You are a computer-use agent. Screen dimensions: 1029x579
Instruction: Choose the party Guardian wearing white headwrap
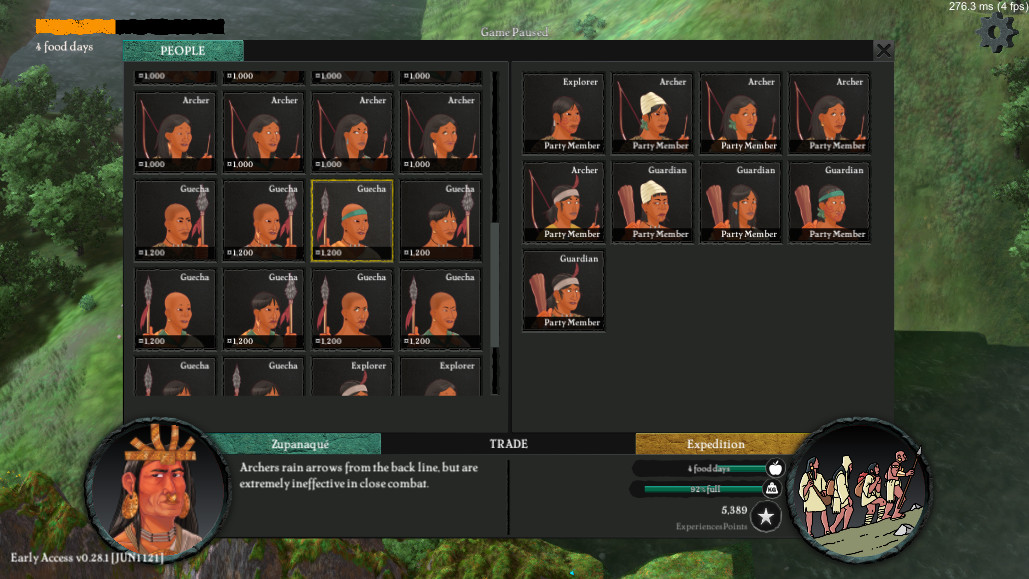click(652, 202)
